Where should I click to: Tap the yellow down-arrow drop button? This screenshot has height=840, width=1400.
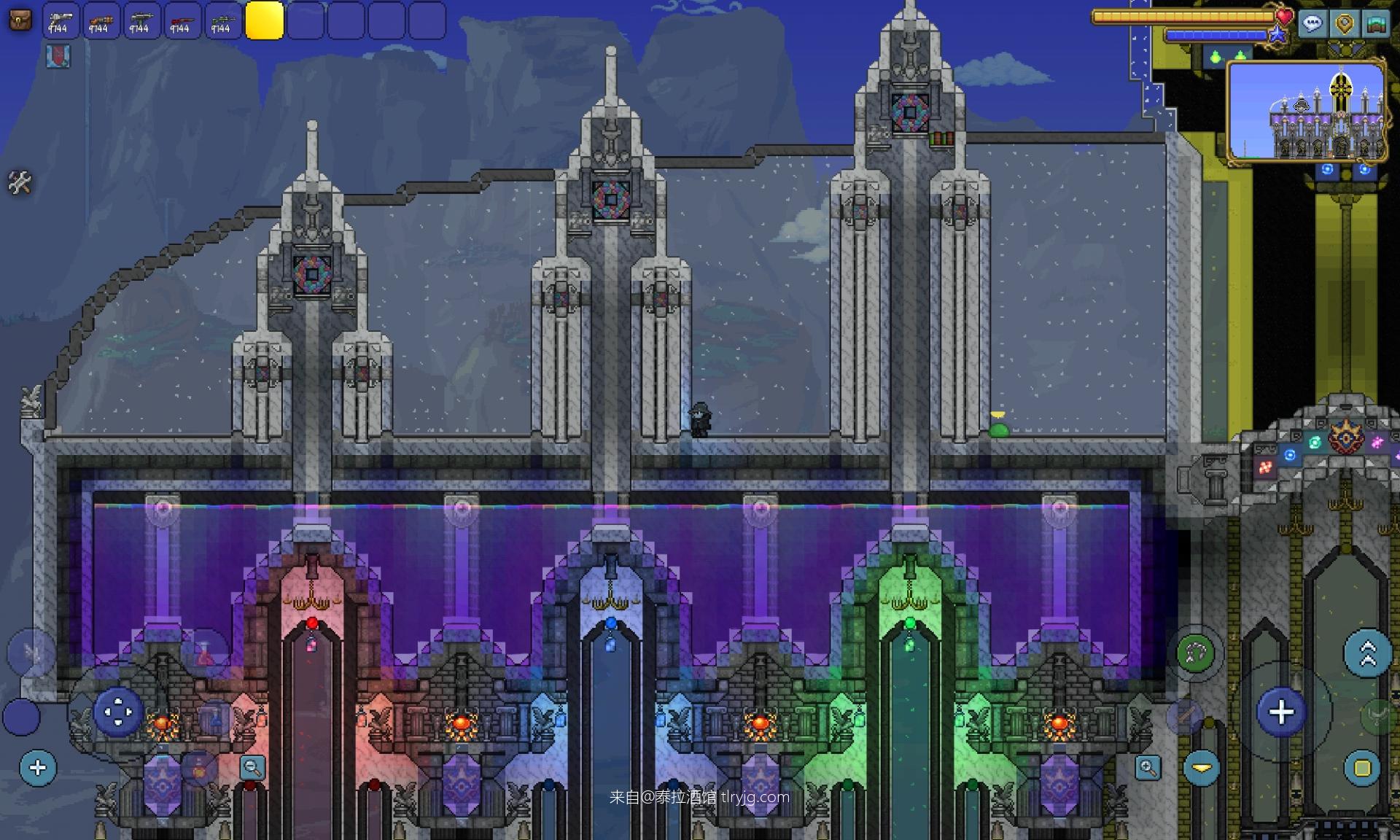(1202, 768)
